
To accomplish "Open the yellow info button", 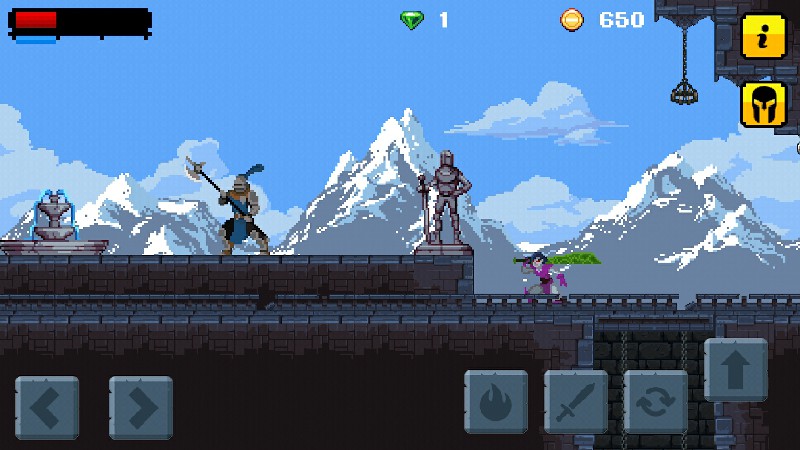I will 762,37.
